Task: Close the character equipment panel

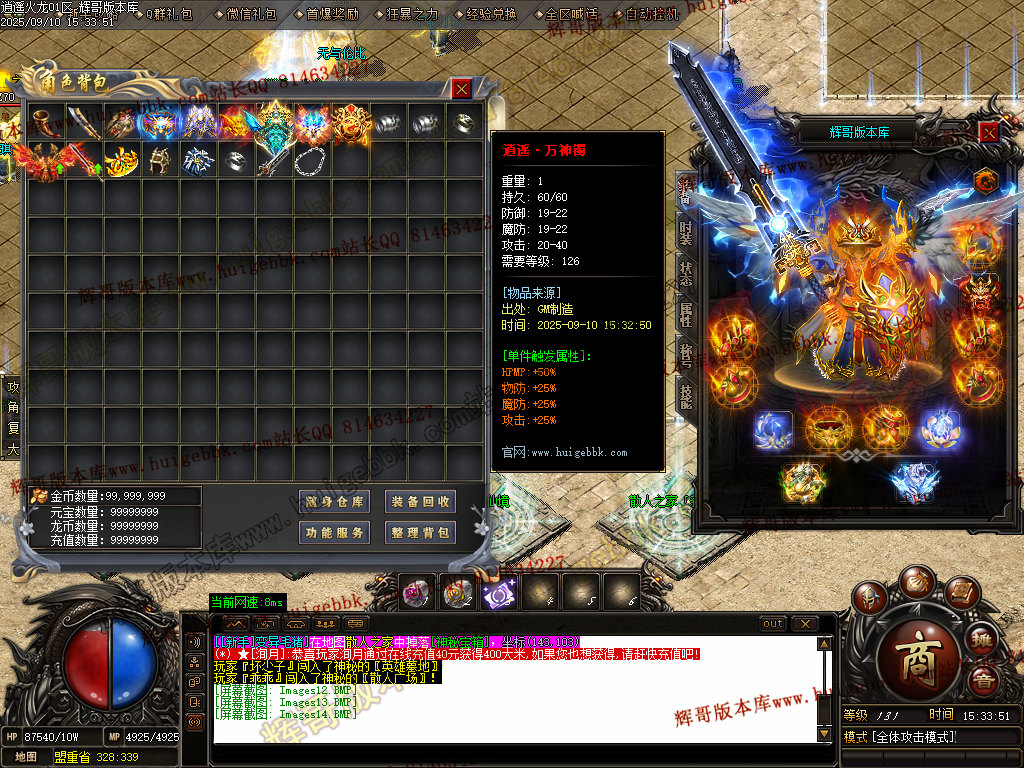Action: pos(988,132)
